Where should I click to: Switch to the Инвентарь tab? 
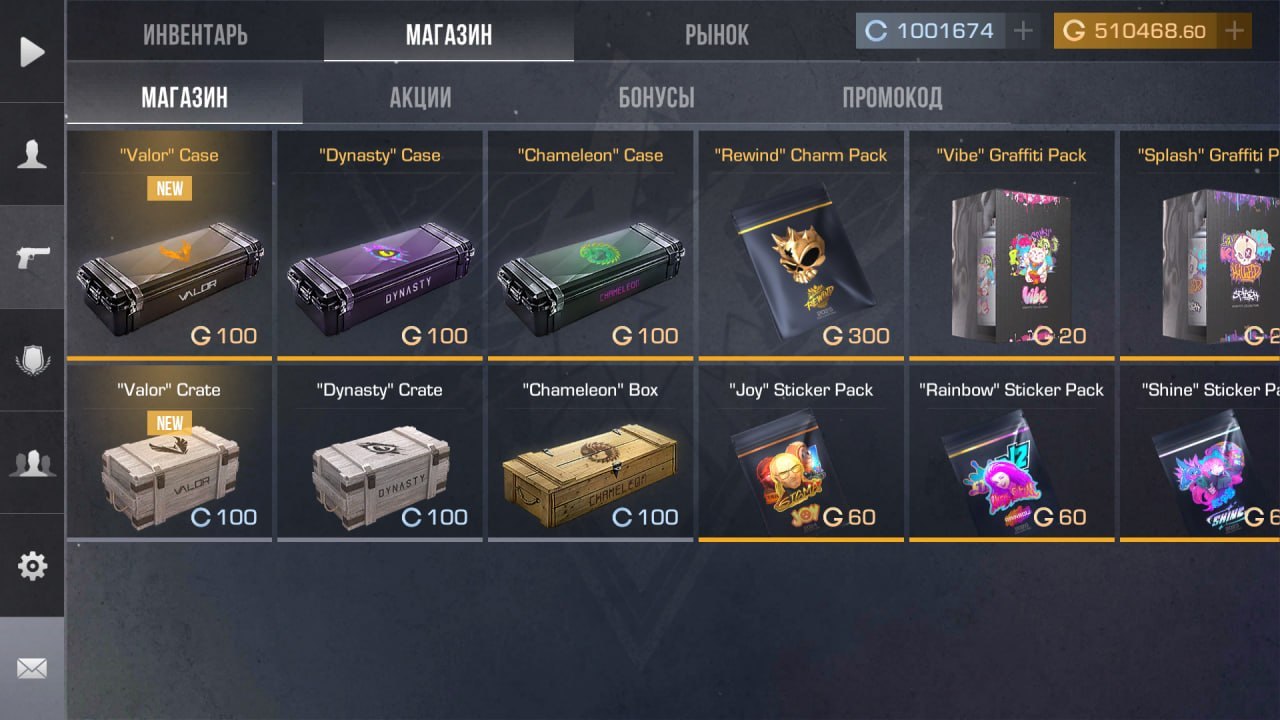195,35
